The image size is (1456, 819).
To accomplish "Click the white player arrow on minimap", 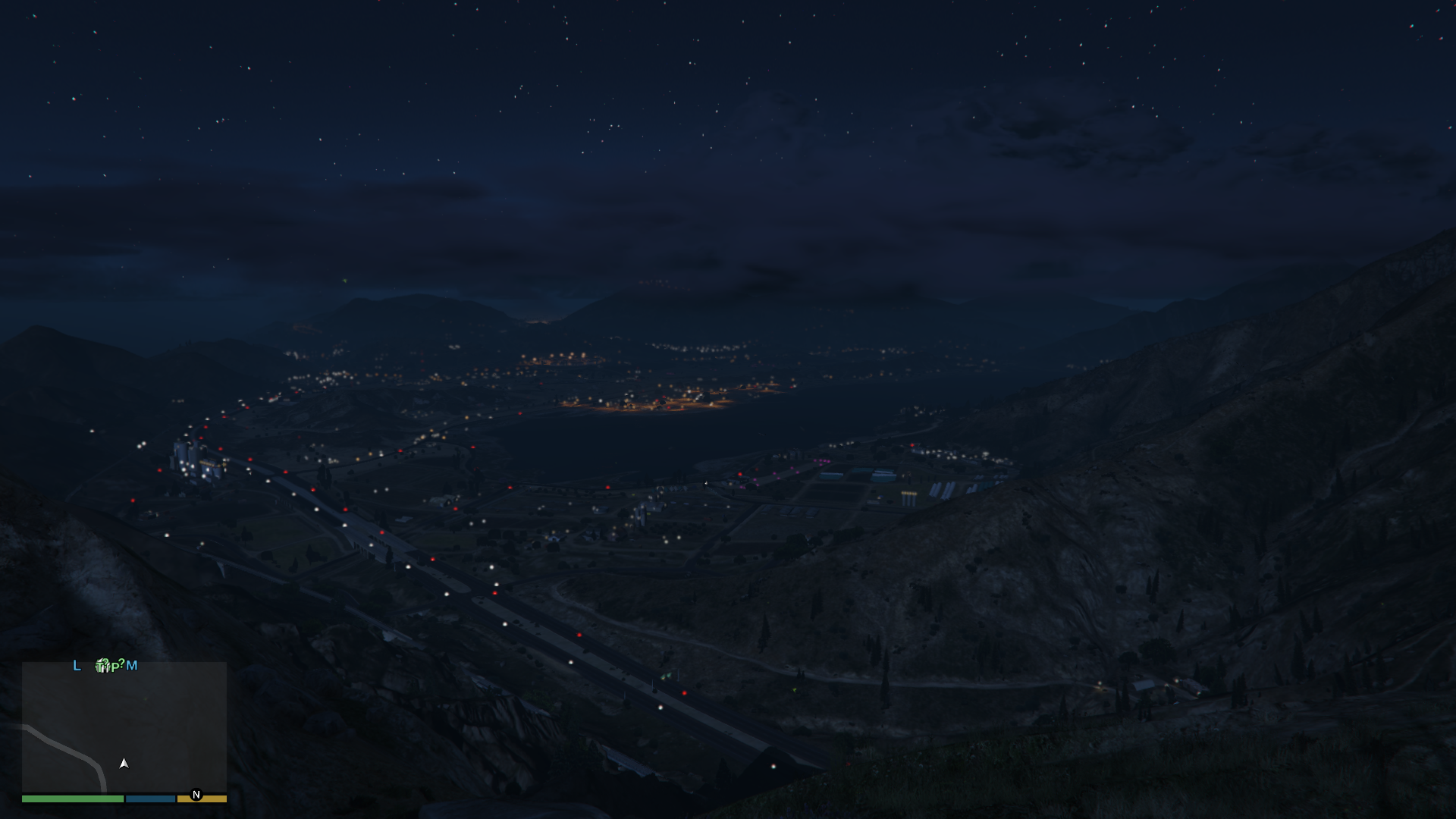I will pyautogui.click(x=124, y=764).
